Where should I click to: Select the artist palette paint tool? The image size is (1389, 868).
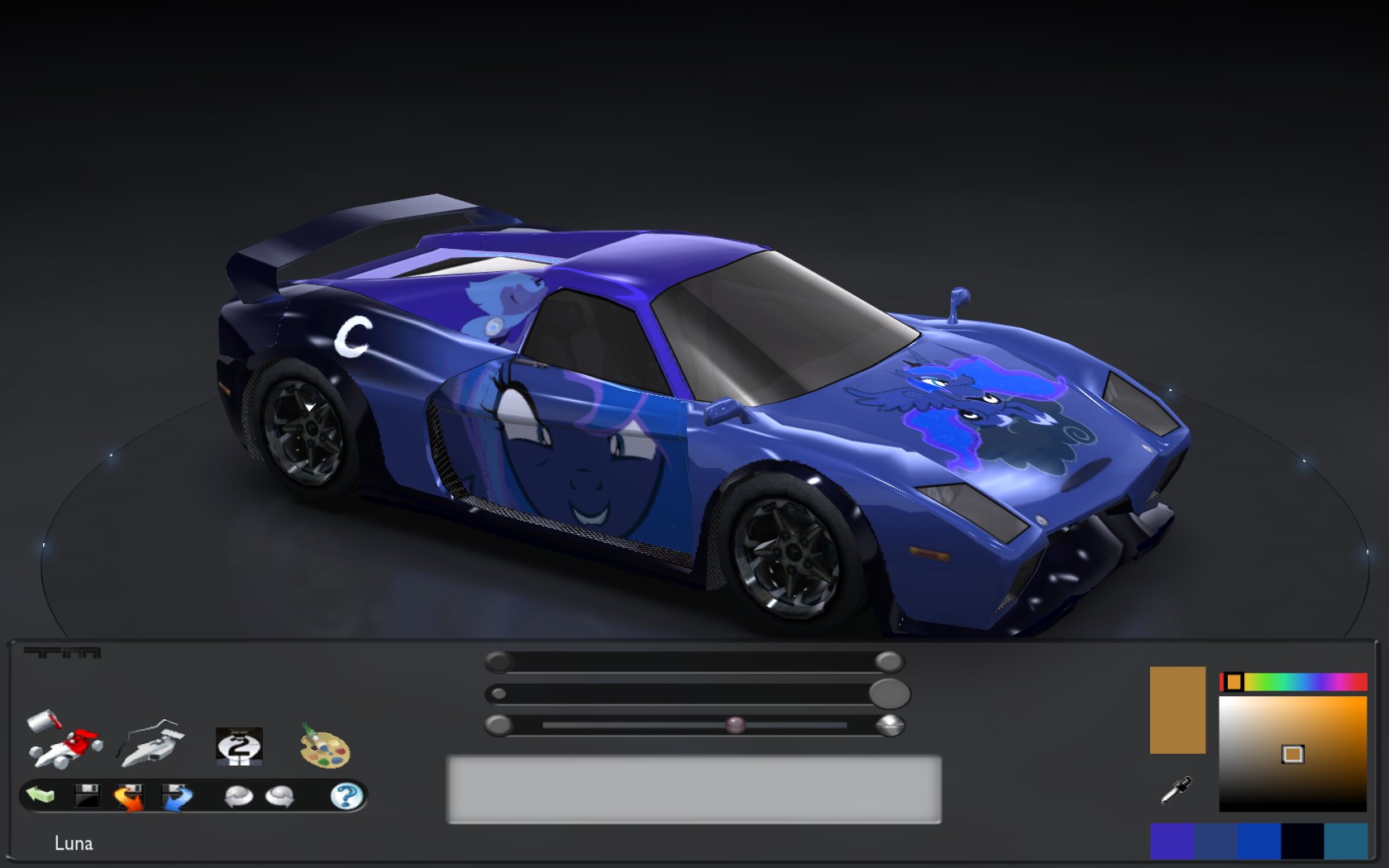325,745
